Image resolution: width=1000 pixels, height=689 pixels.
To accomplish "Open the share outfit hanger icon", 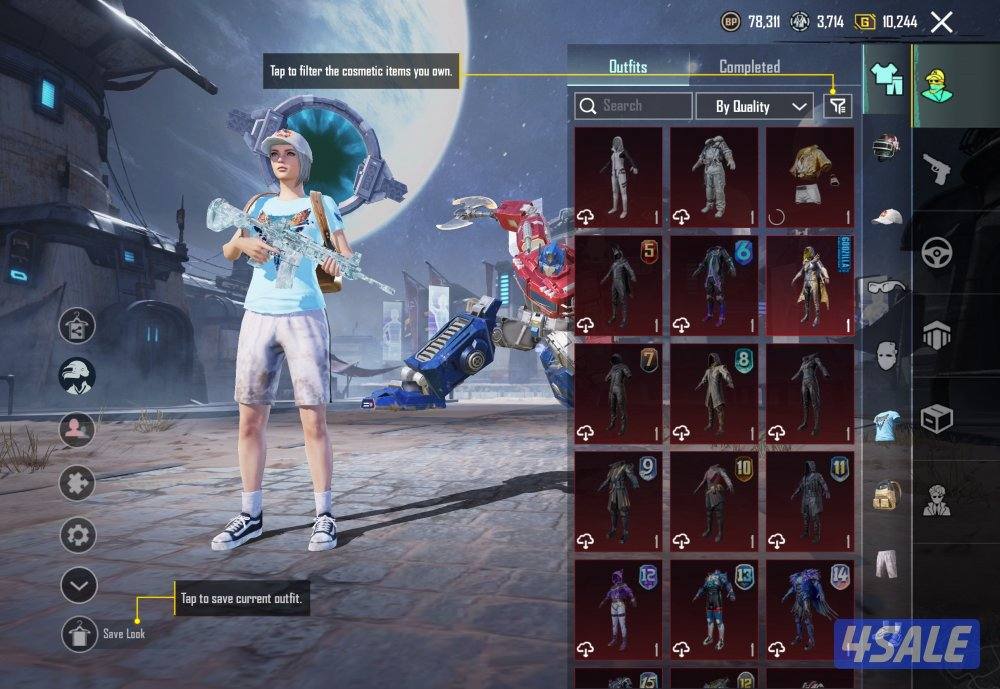I will tap(78, 326).
